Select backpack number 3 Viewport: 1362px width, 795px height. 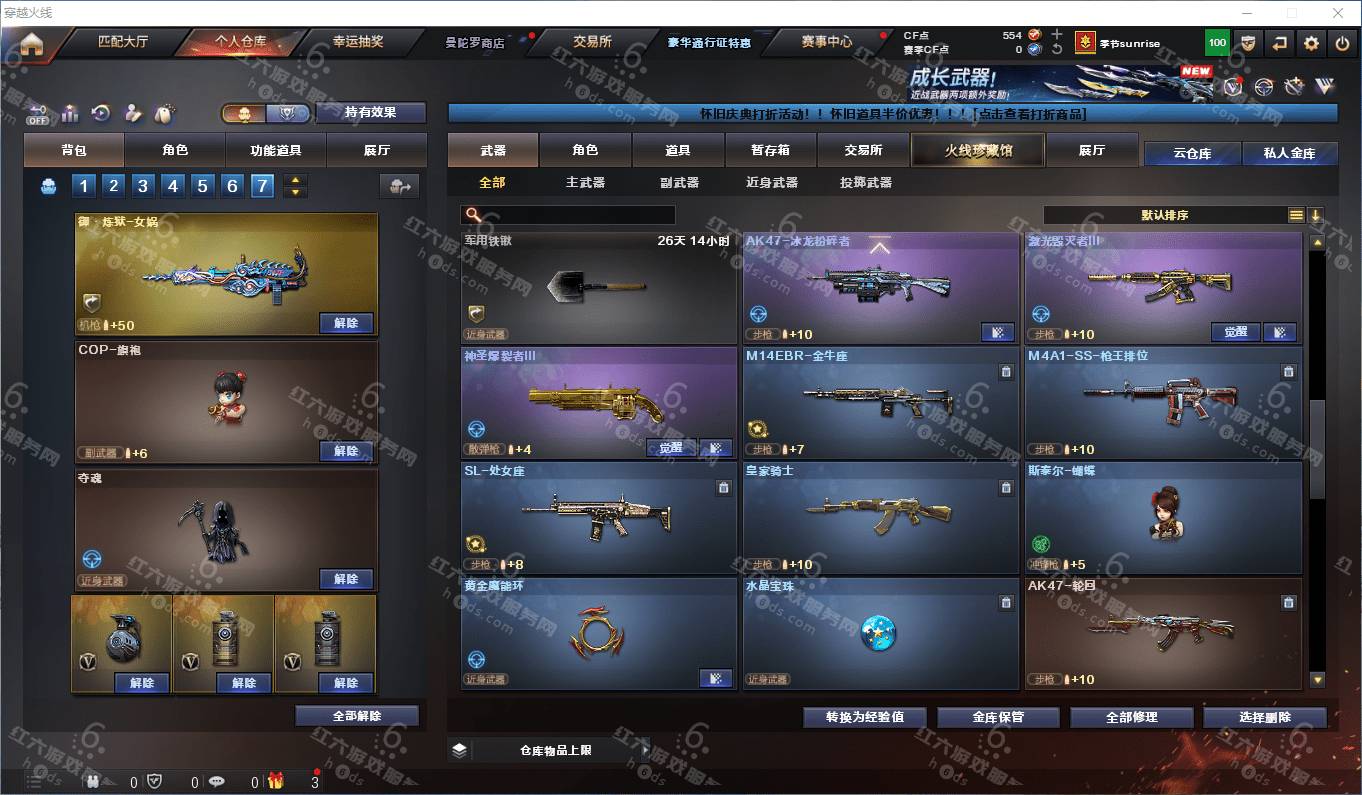pos(143,185)
